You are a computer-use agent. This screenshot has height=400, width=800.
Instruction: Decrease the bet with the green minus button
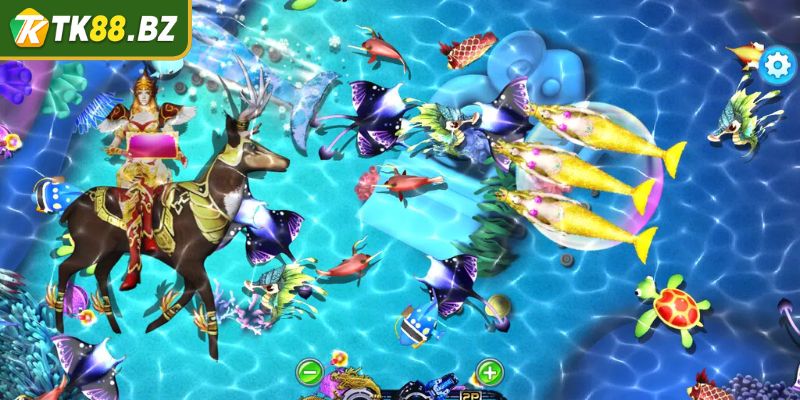[x=309, y=373]
